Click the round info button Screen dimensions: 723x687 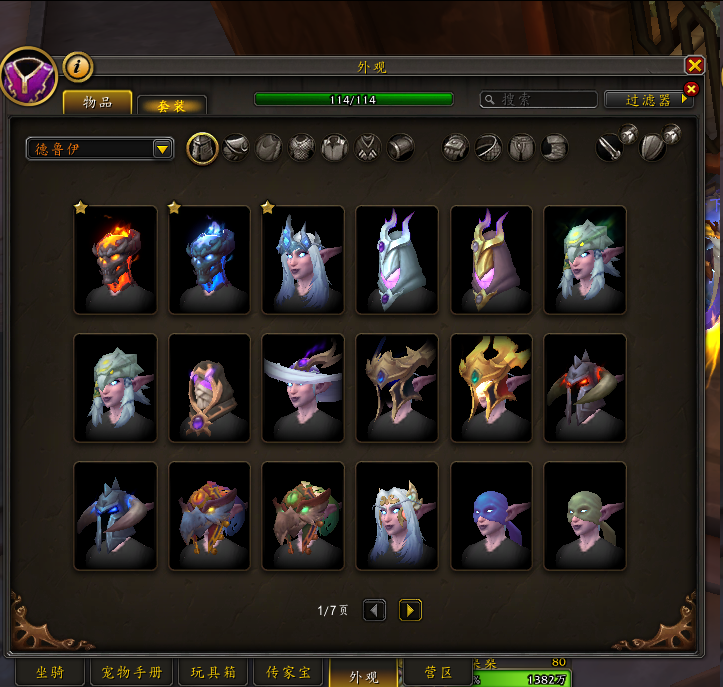pyautogui.click(x=78, y=67)
